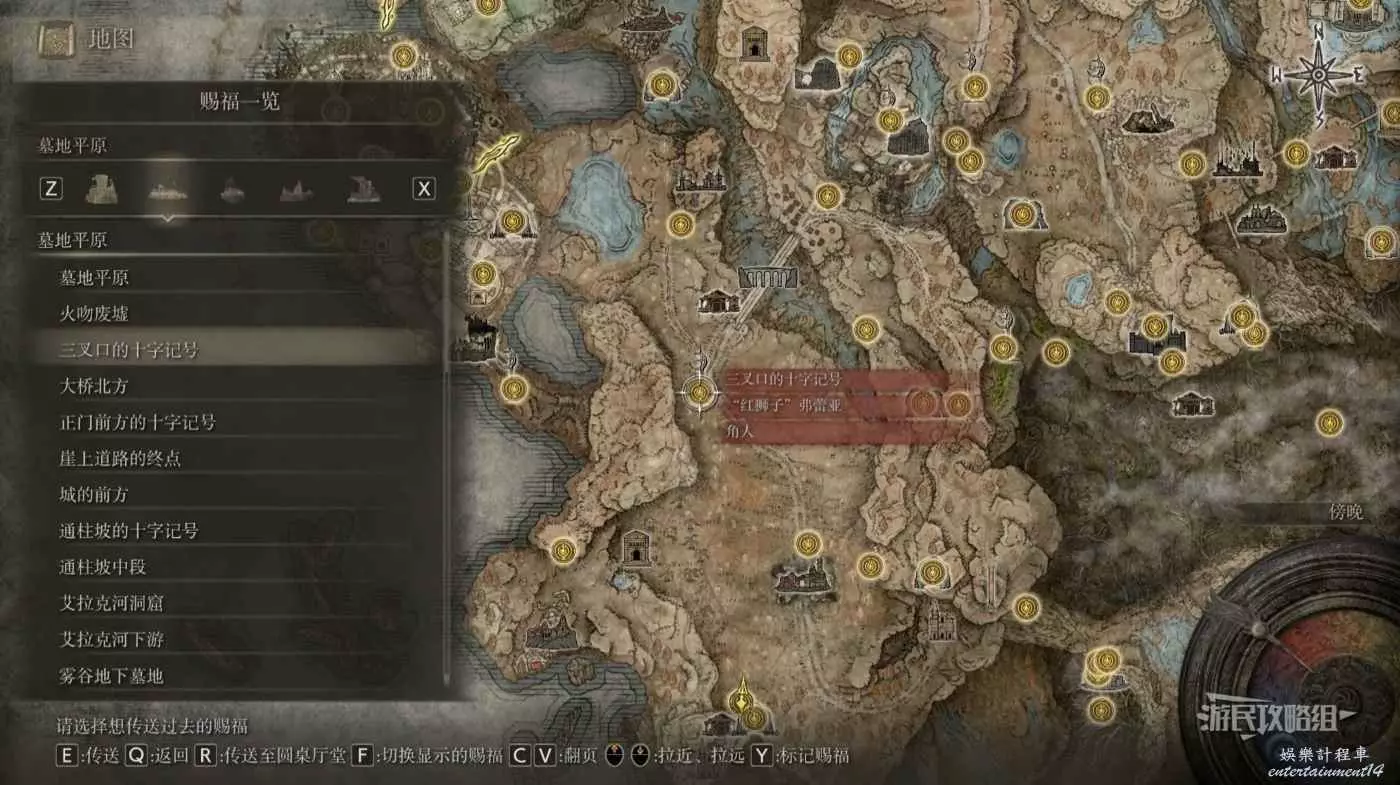Select 雾谷地下墓地 in the list
The height and width of the screenshot is (785, 1400).
coord(110,676)
